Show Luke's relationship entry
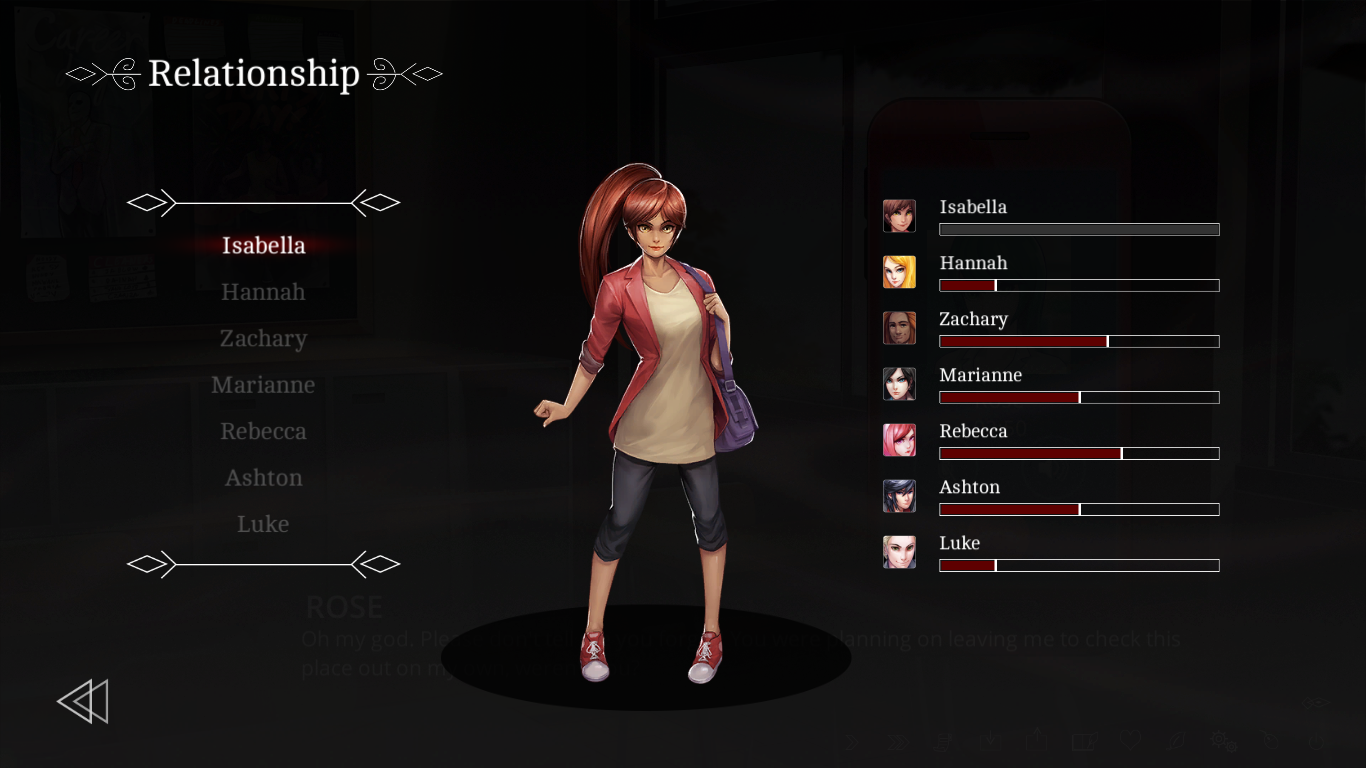Screen dimensions: 1366x768 [x=263, y=524]
